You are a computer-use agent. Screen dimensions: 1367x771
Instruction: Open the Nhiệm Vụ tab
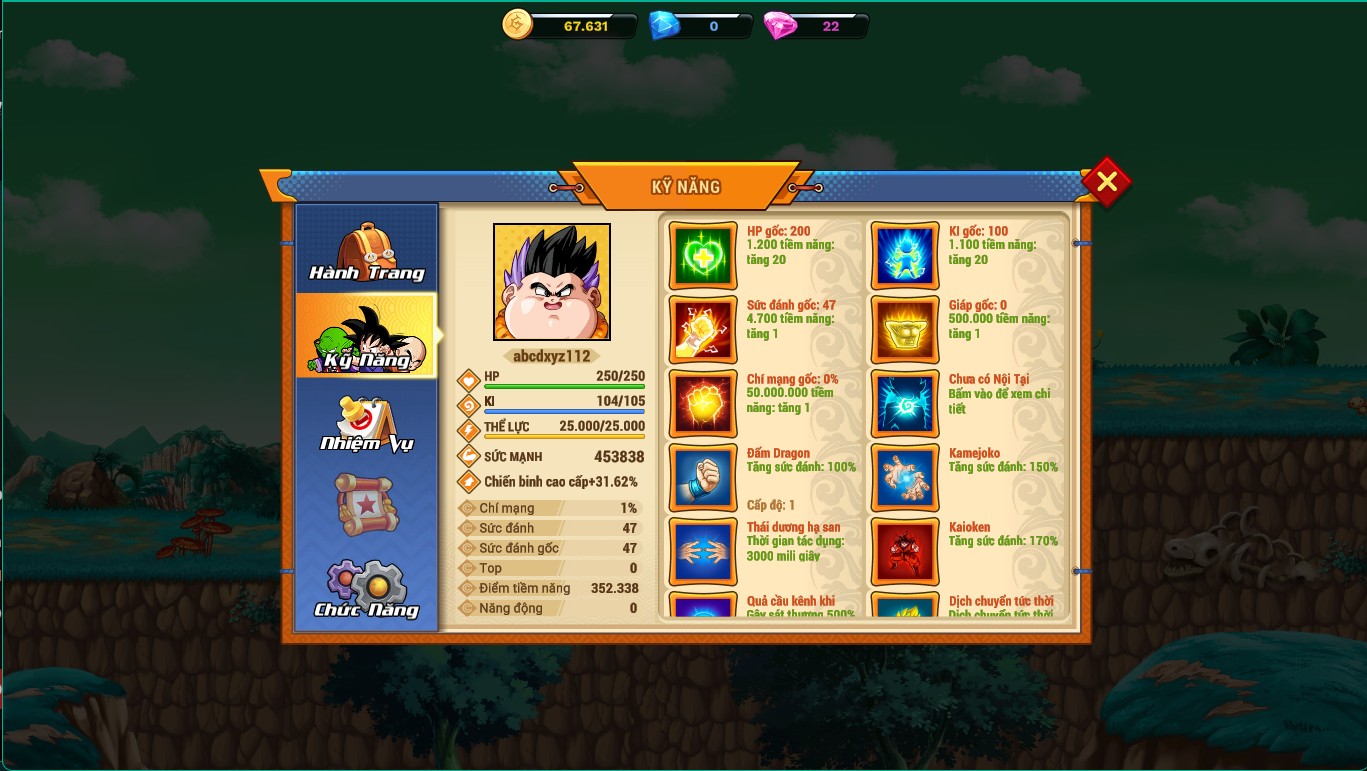click(366, 423)
